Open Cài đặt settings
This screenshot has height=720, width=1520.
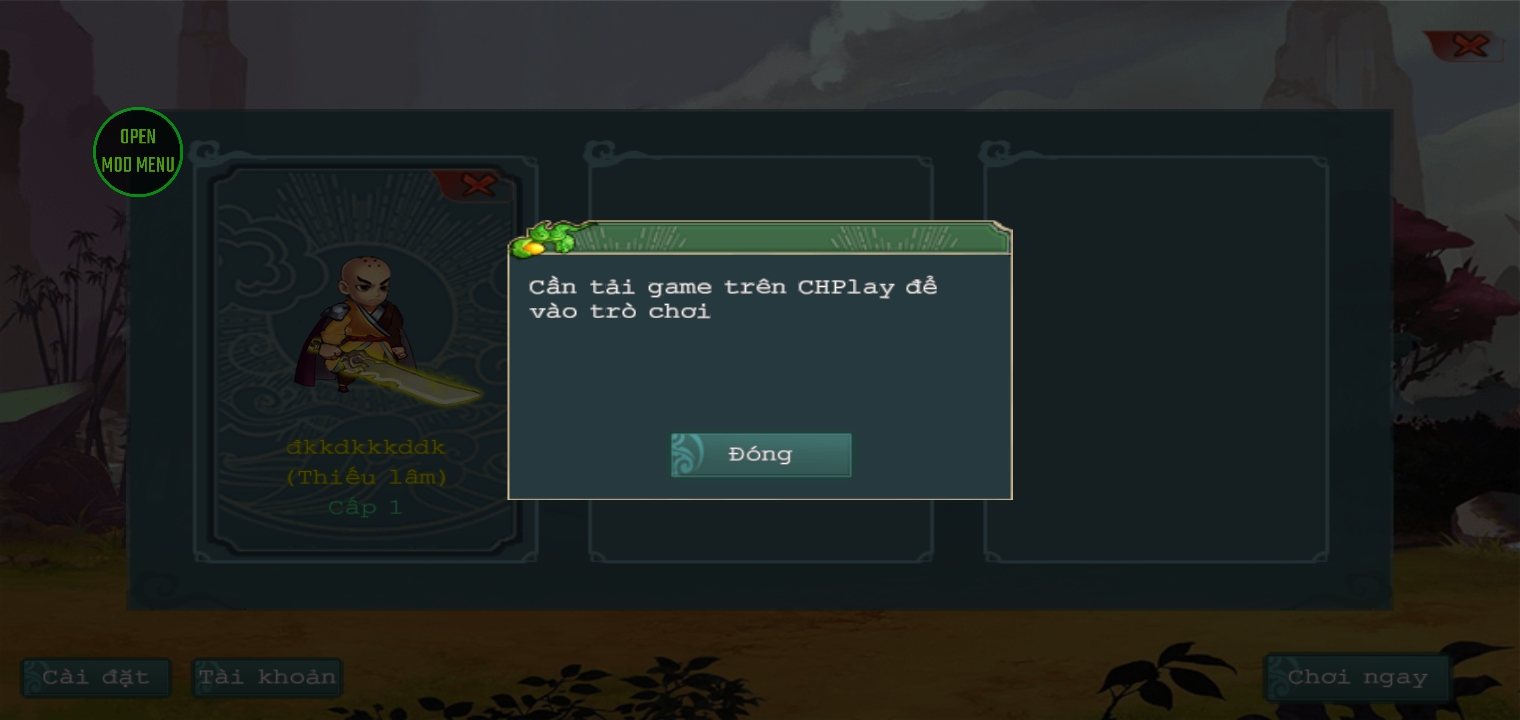coord(95,677)
